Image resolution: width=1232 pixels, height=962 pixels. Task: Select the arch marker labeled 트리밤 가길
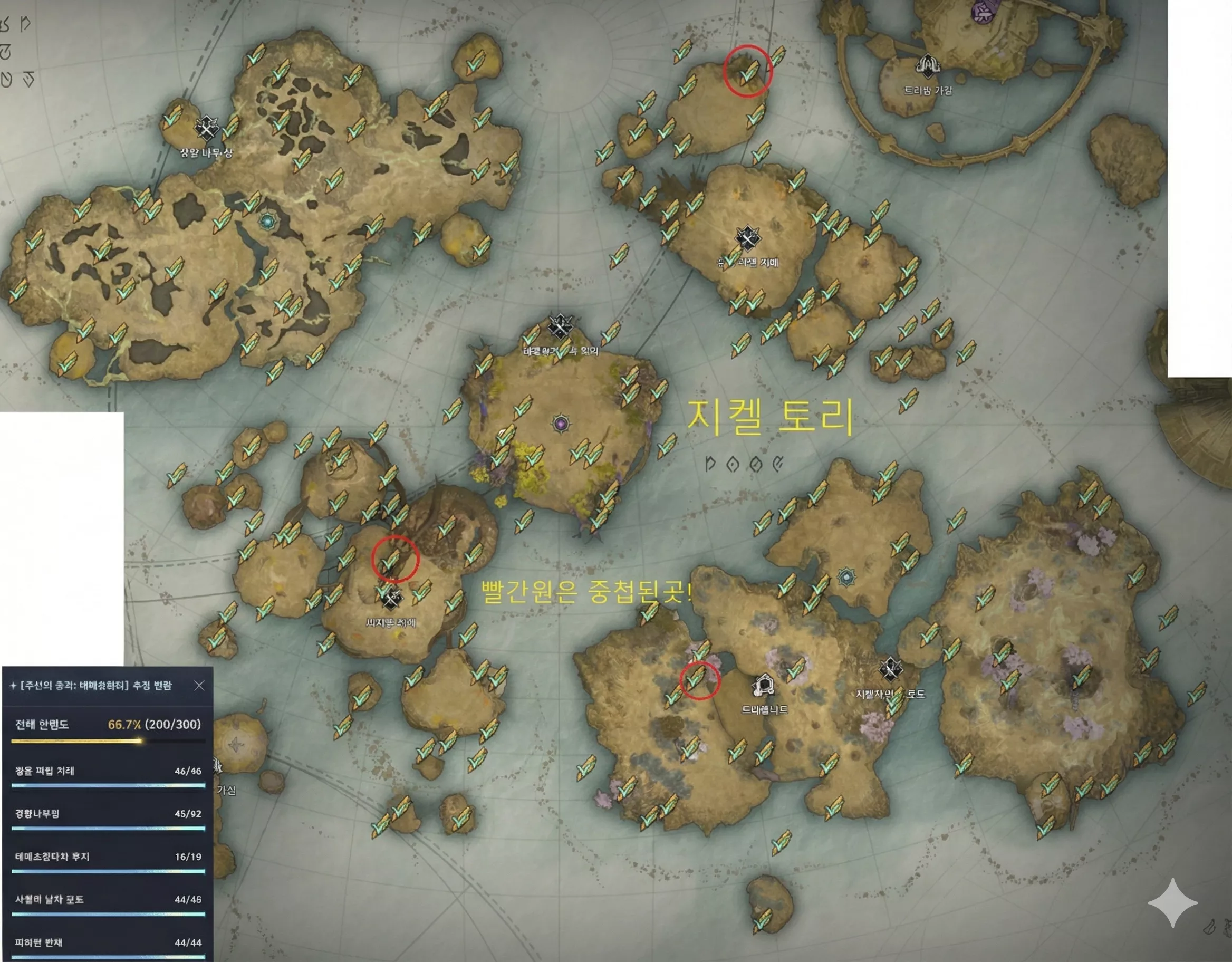[927, 66]
